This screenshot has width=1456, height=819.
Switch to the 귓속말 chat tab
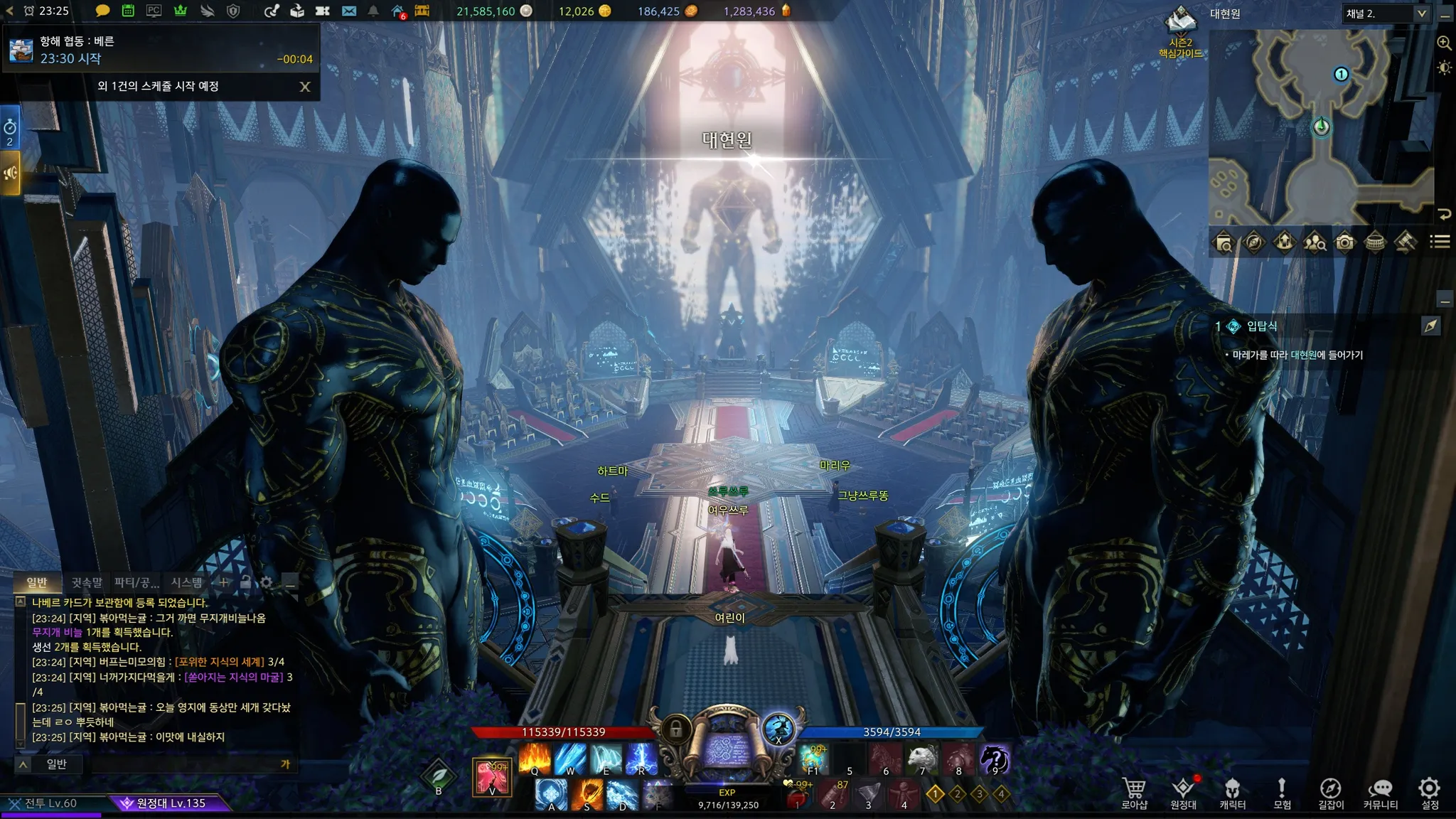click(87, 582)
